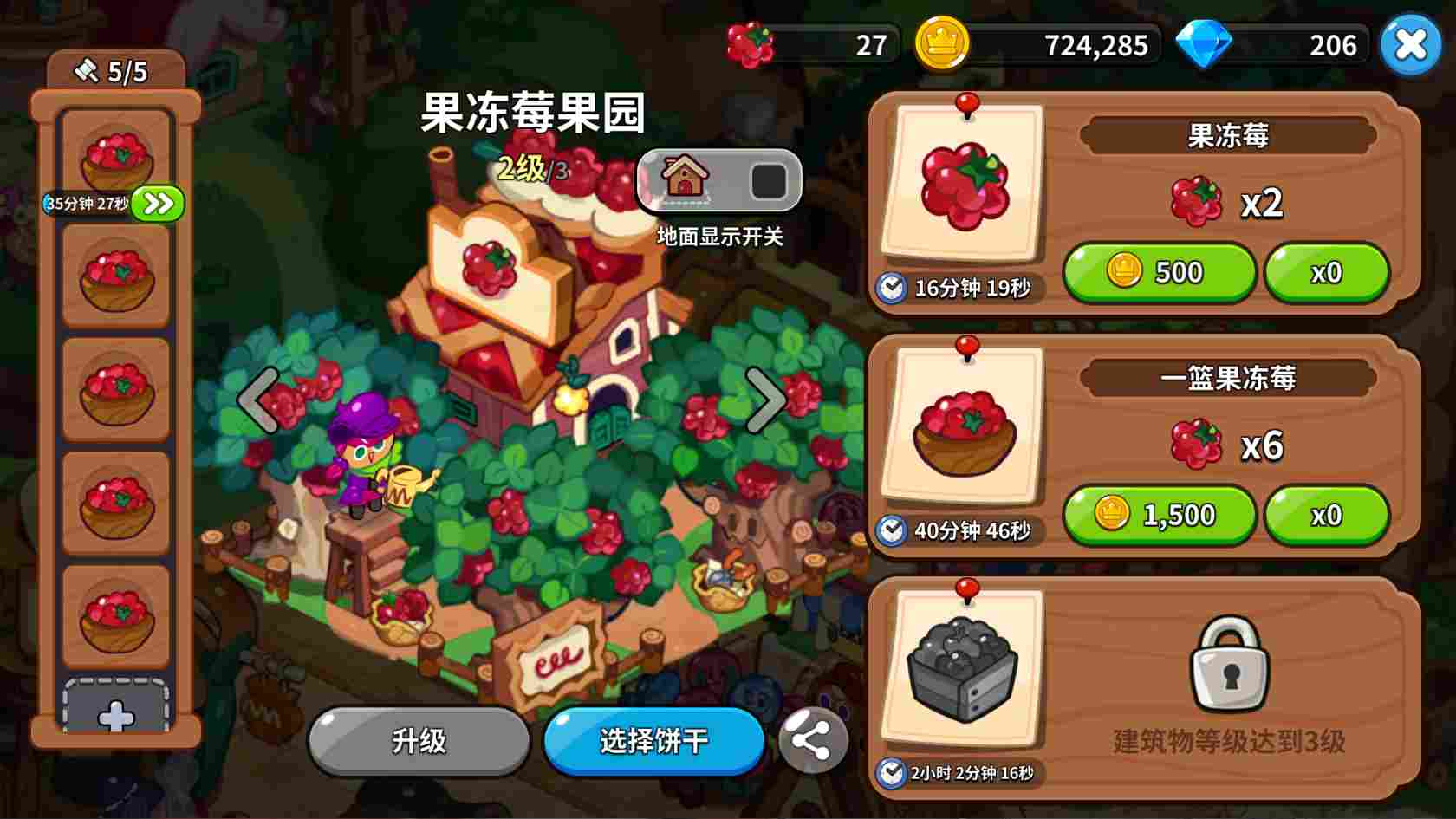The height and width of the screenshot is (819, 1456).
Task: Click the house icon next to the ground toggle
Action: pyautogui.click(x=684, y=179)
